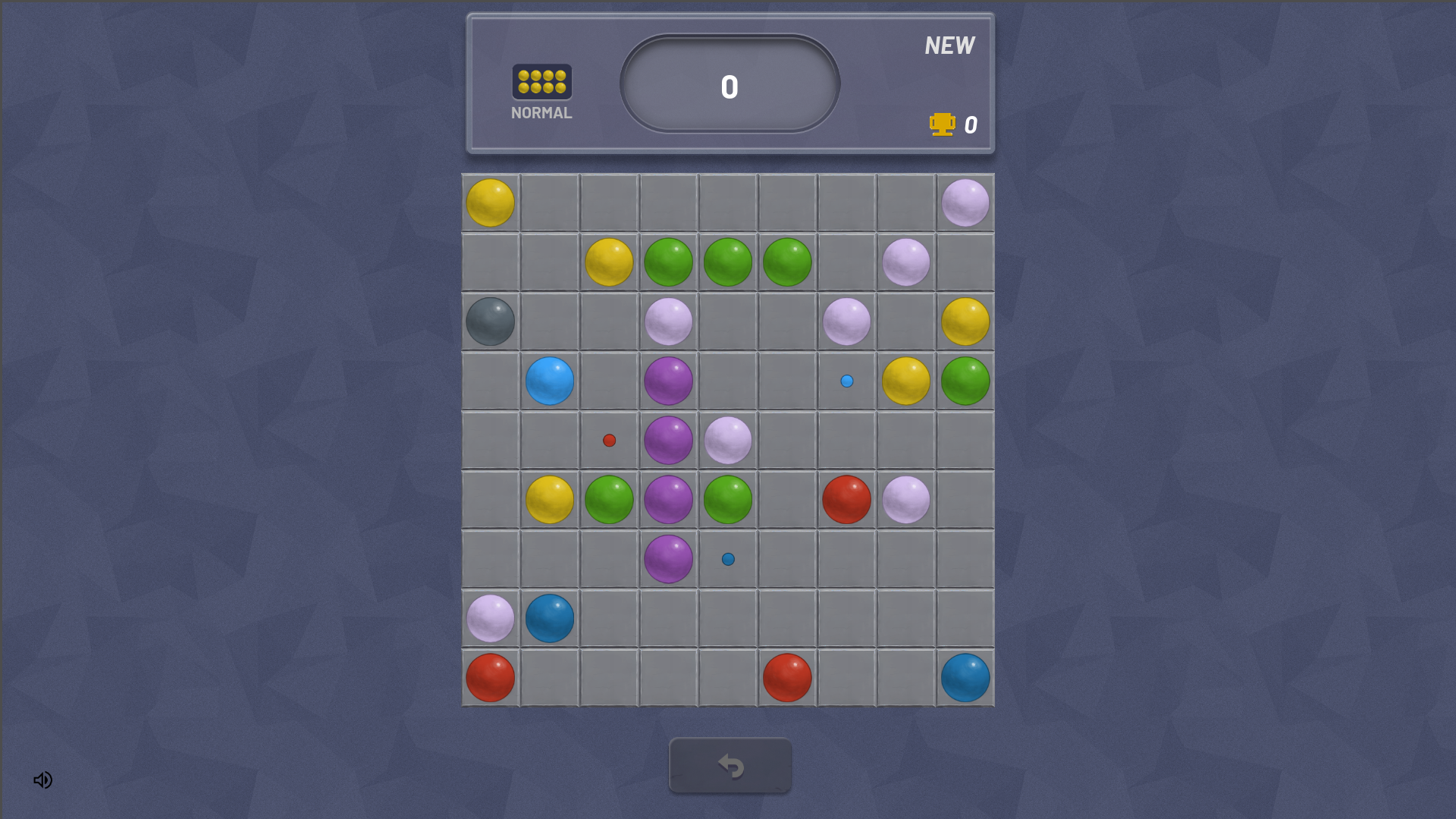Toggle selection of the leftmost red ball on bottom row
Viewport: 1456px width, 819px height.
[x=489, y=677]
